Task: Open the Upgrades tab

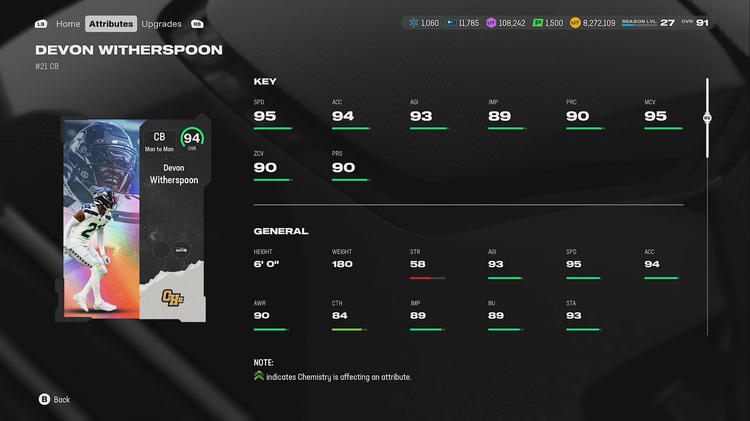Action: [x=161, y=23]
